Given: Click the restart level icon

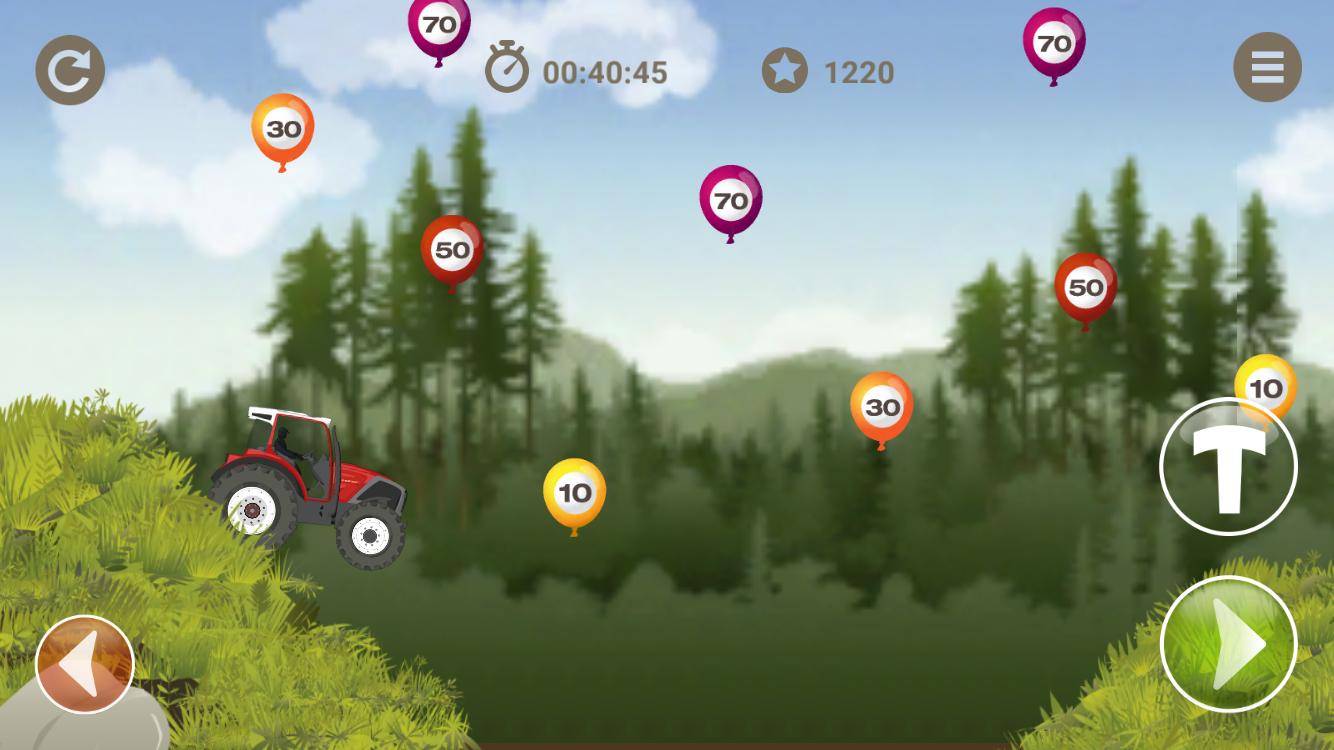Looking at the screenshot, I should tap(69, 68).
